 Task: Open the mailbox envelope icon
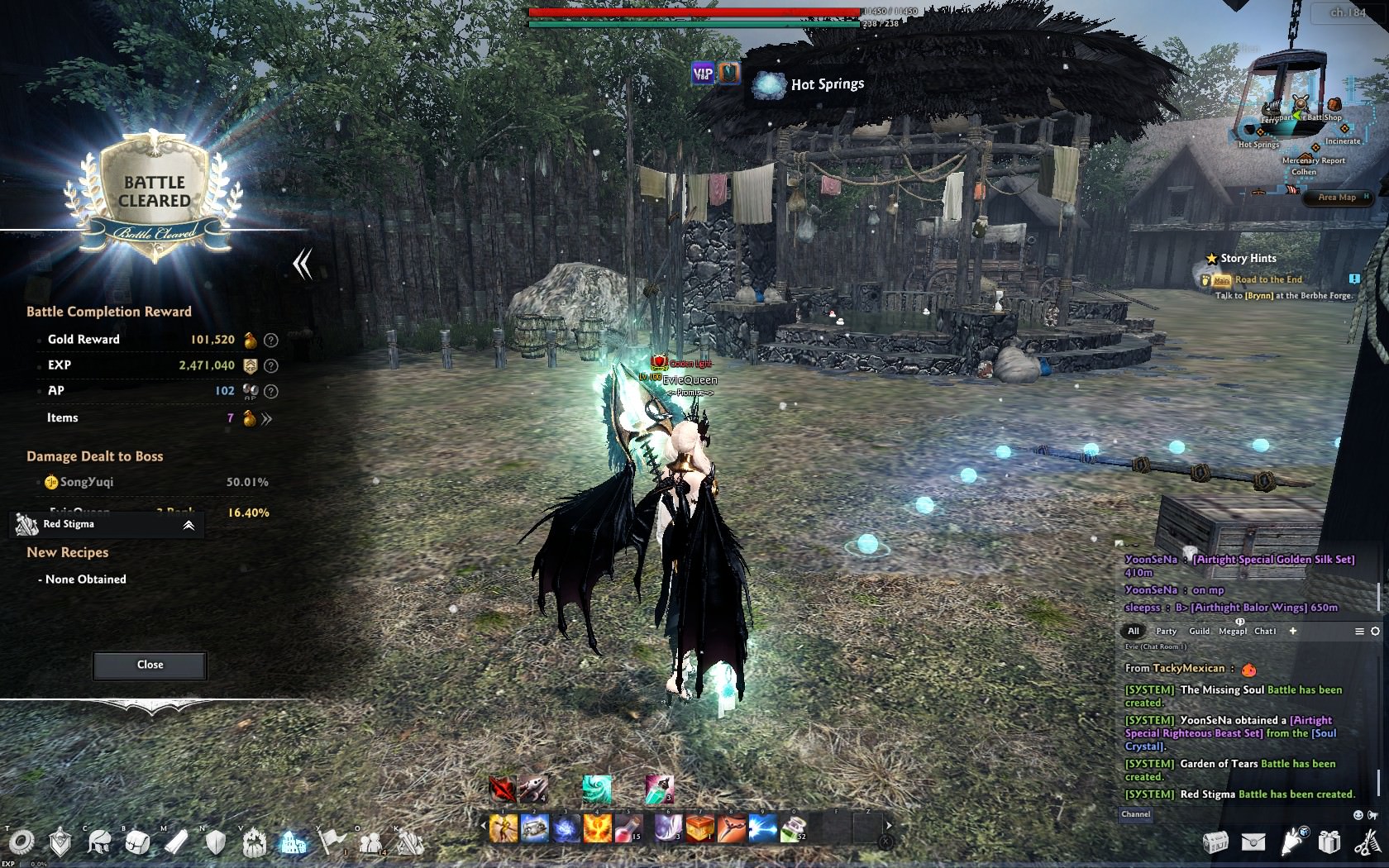[x=1253, y=842]
